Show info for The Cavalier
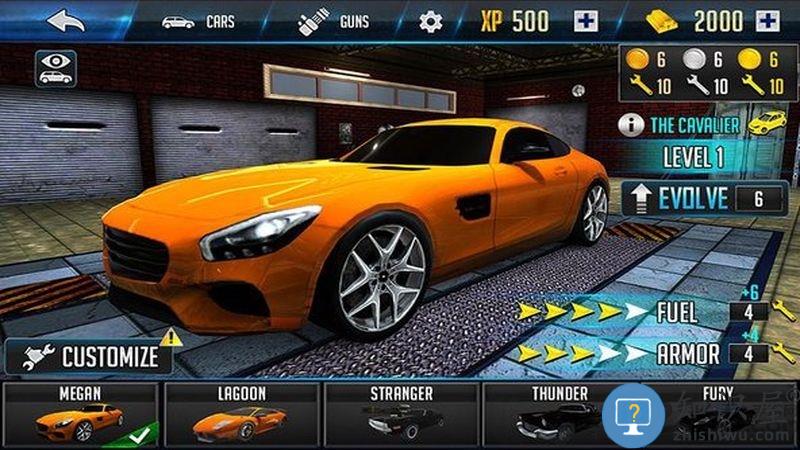Viewport: 800px width, 450px height. pos(631,125)
